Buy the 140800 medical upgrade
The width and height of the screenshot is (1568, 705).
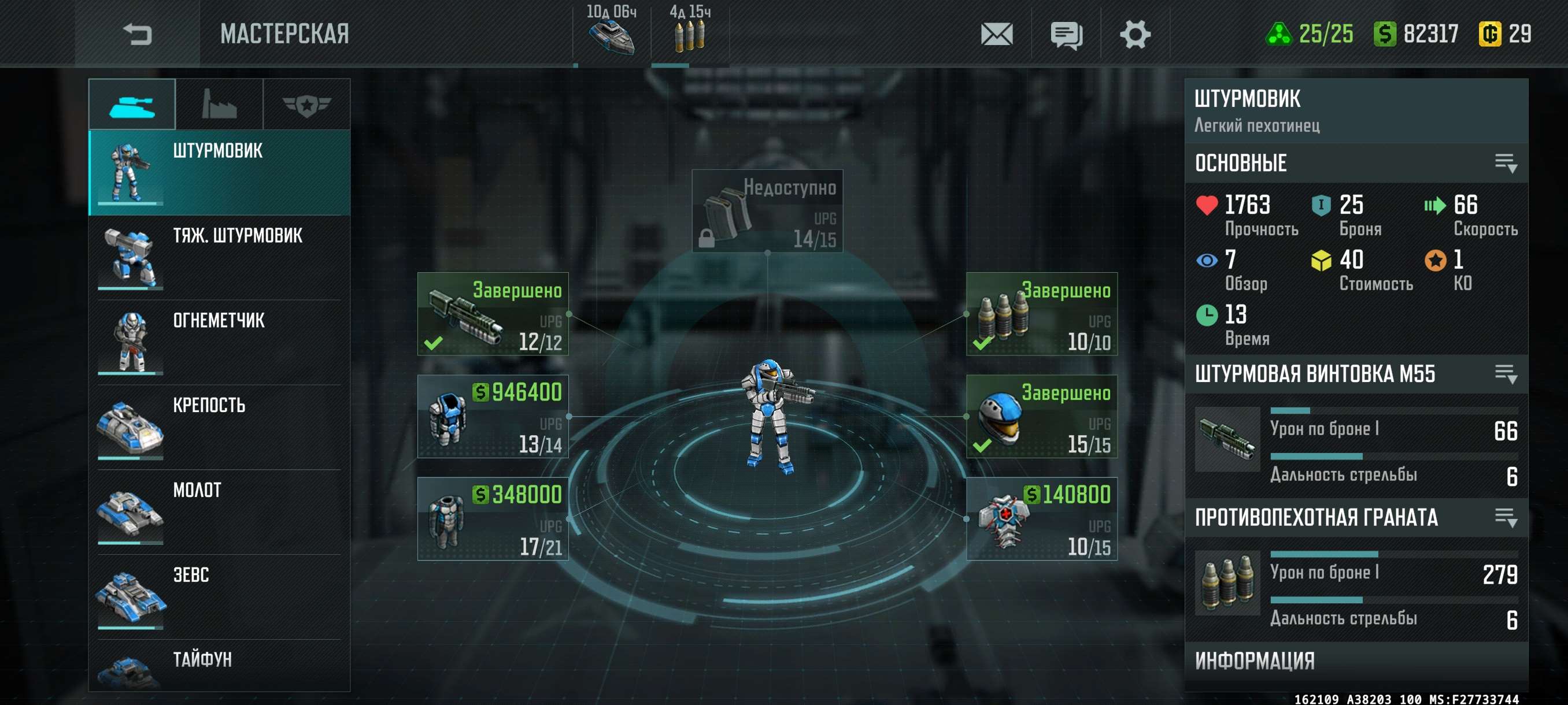(x=1041, y=519)
